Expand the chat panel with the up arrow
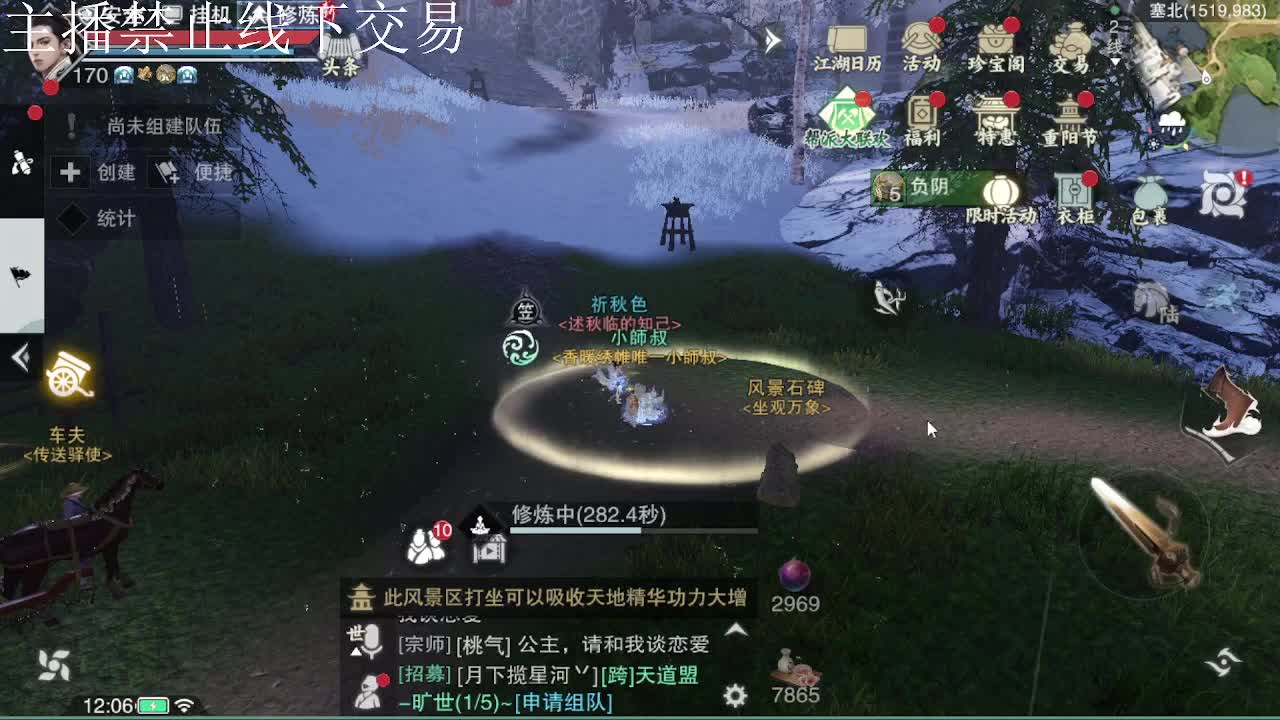Screen dimensions: 1280x720 [736, 630]
